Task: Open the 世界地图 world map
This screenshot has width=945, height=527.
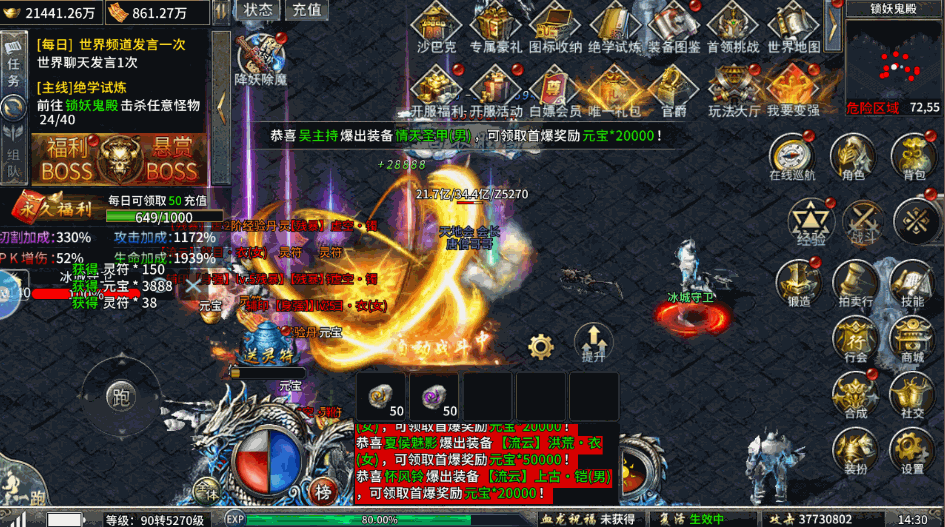Action: click(x=793, y=28)
